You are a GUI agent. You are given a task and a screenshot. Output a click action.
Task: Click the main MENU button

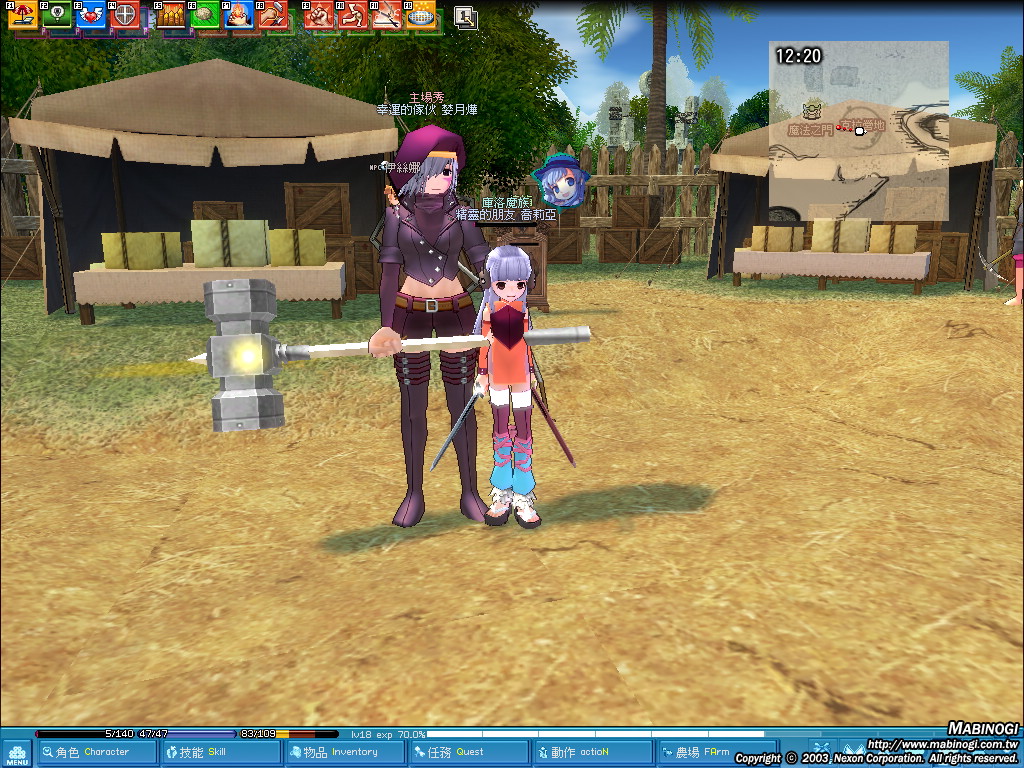[17, 754]
